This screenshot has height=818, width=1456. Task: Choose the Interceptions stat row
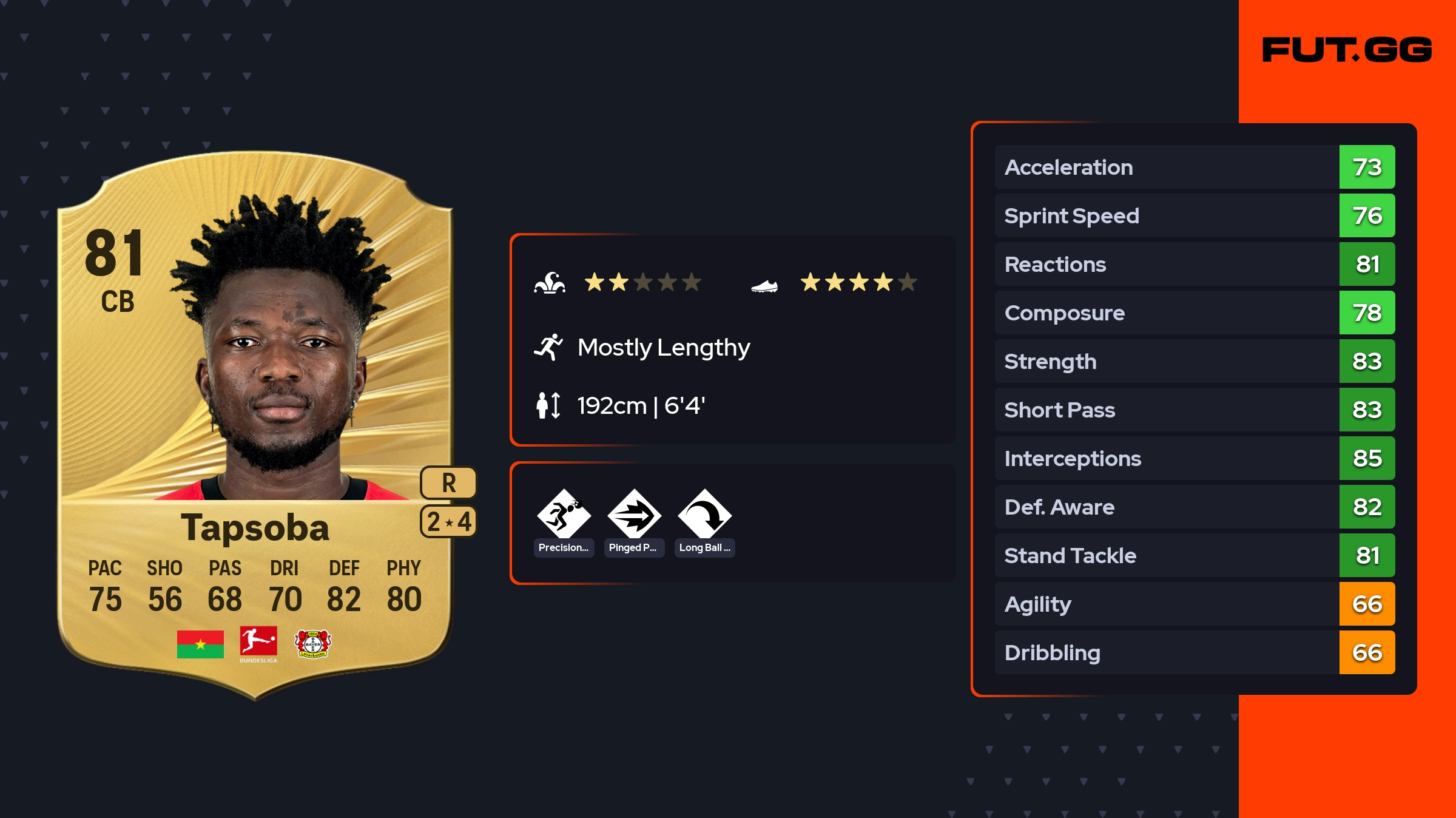1194,458
